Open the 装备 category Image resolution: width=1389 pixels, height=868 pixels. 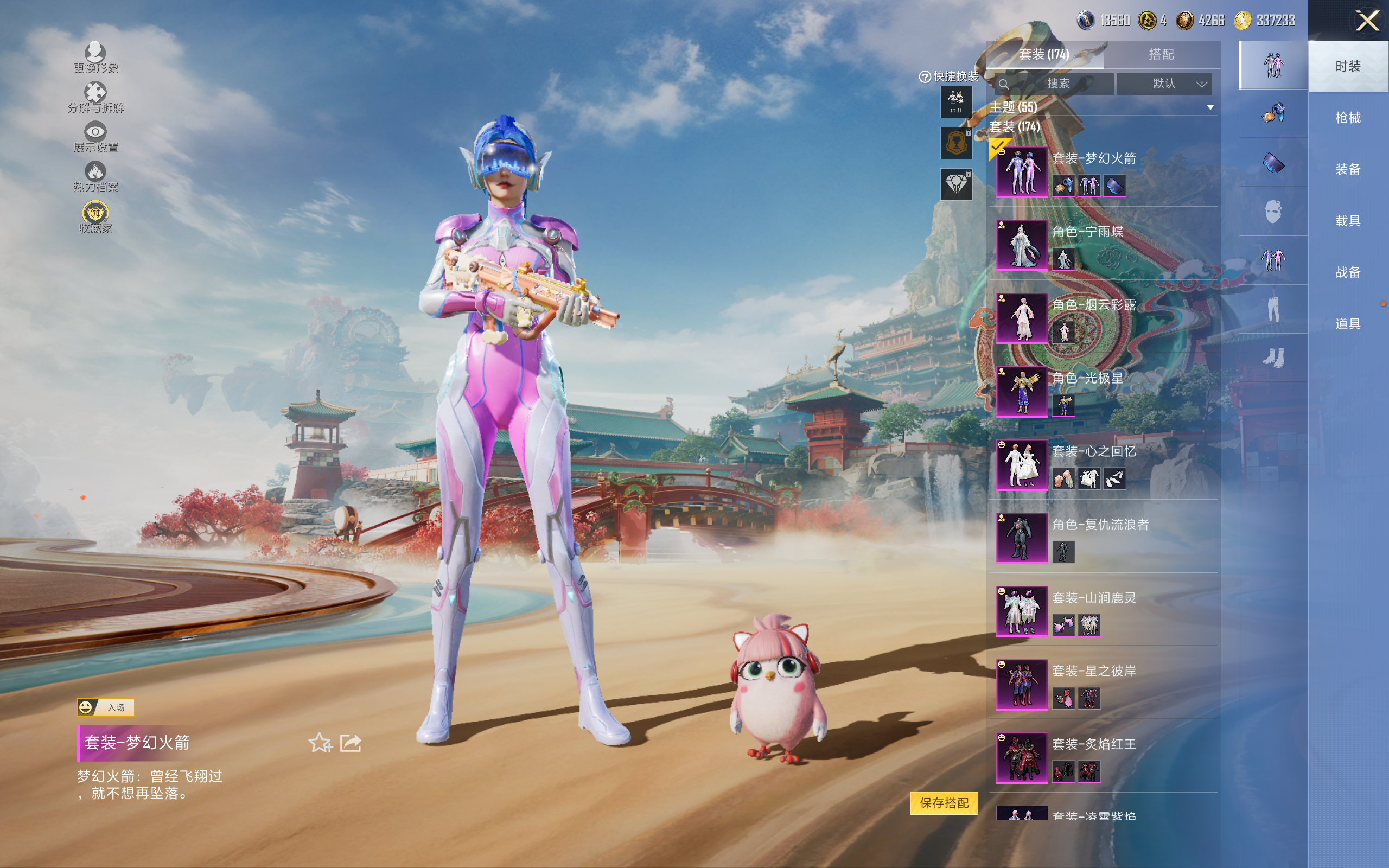click(x=1347, y=169)
